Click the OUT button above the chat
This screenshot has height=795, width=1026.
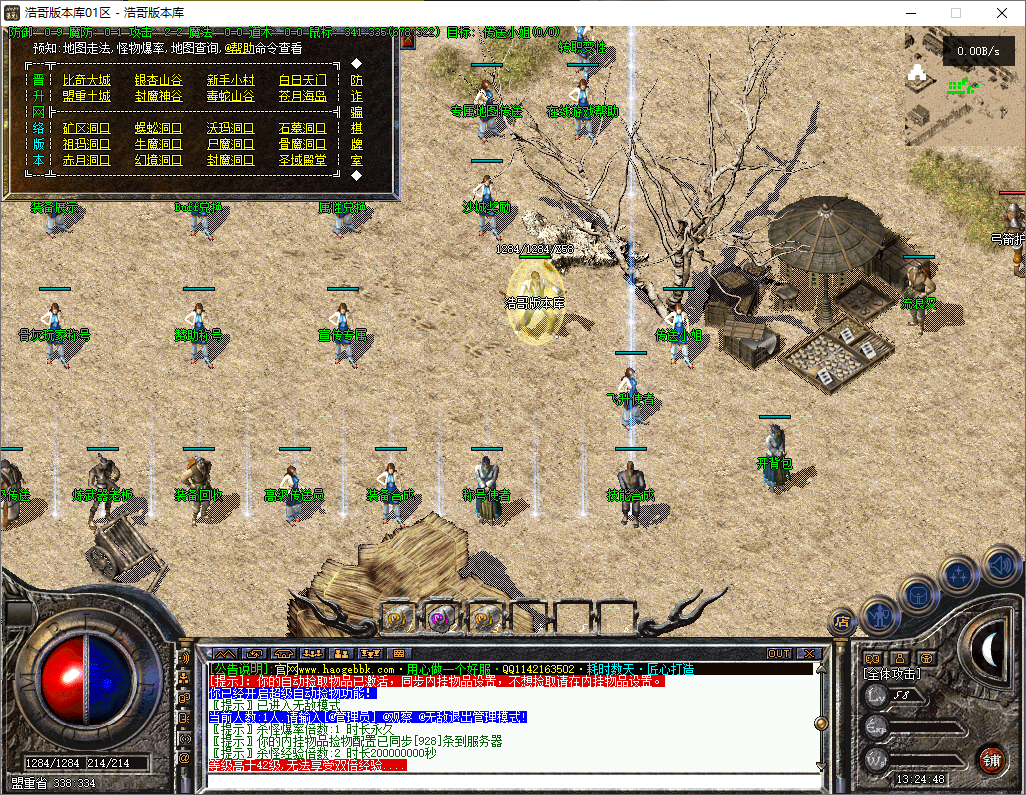coord(779,653)
